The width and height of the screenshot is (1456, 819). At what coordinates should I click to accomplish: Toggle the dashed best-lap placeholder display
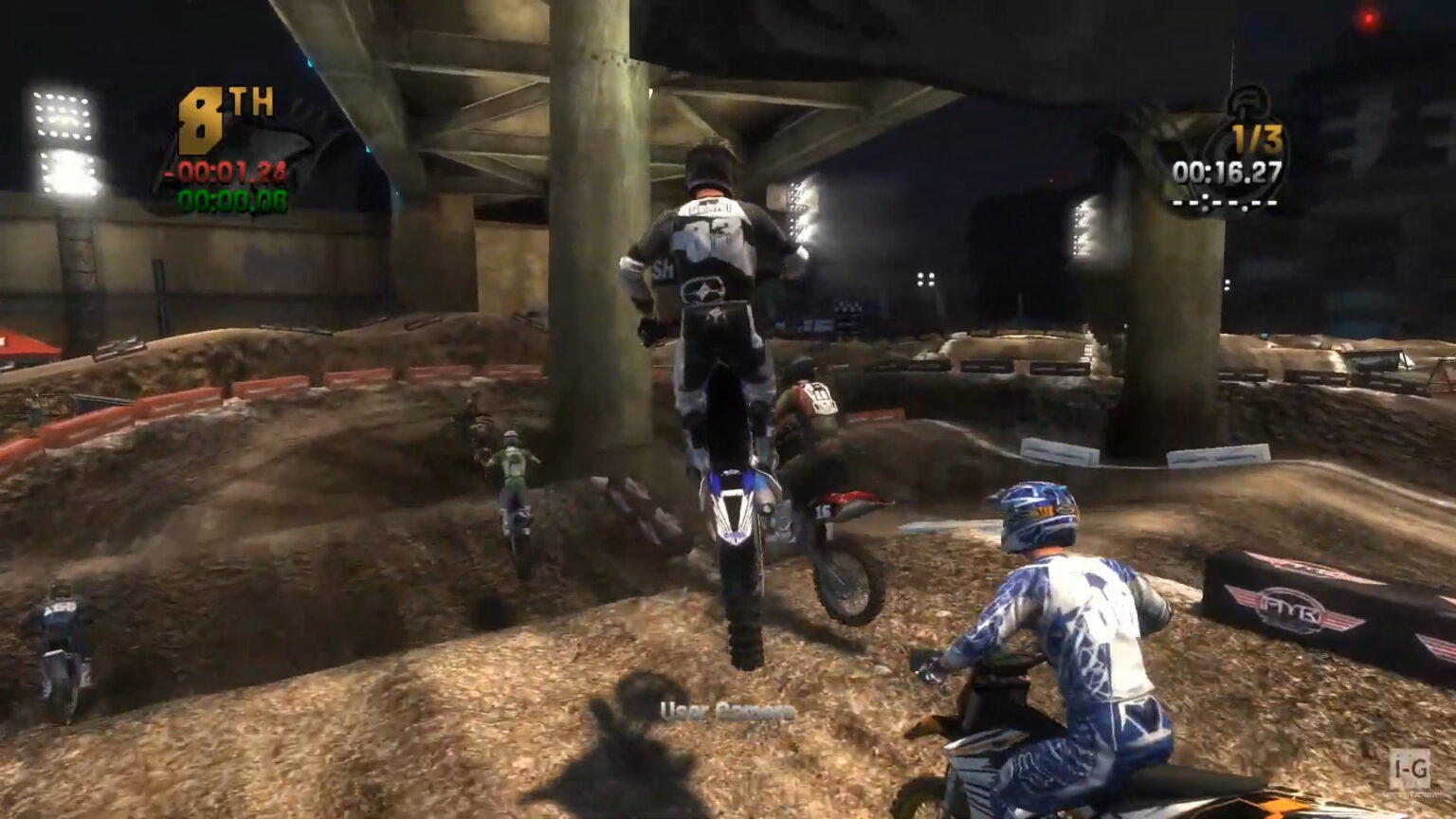coord(1226,204)
